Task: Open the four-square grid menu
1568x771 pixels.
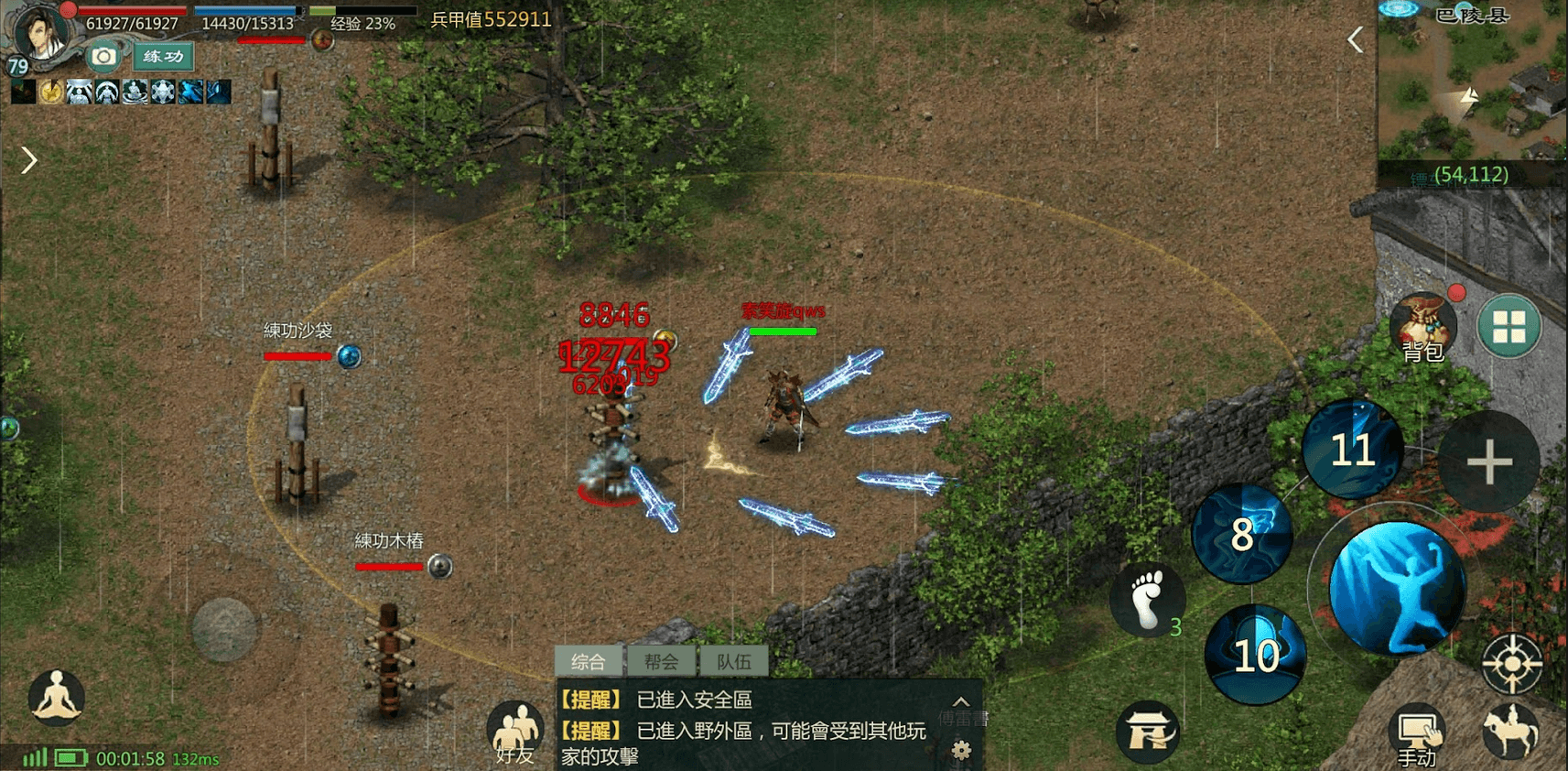Action: (x=1509, y=326)
